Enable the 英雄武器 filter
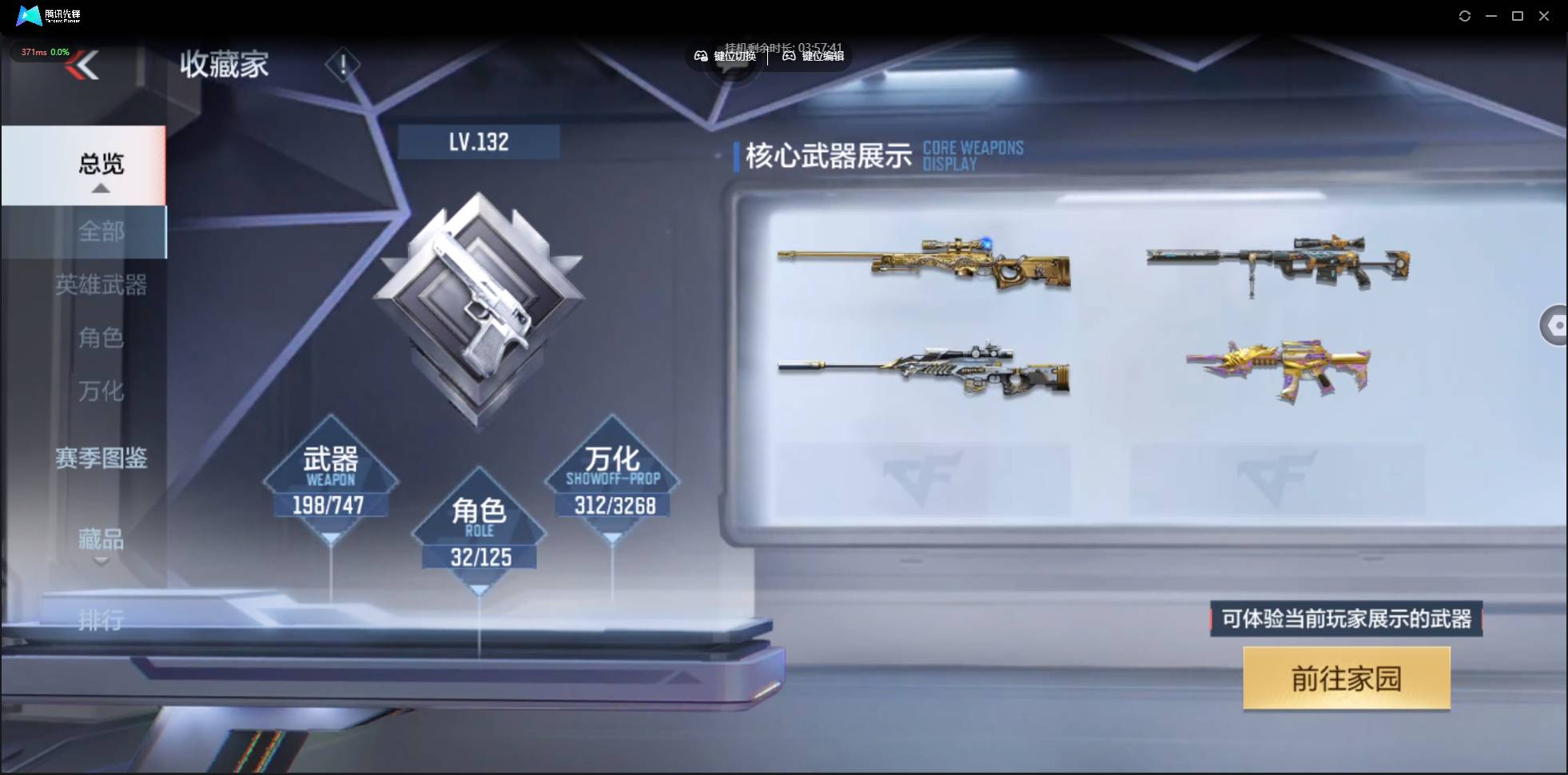 point(101,285)
